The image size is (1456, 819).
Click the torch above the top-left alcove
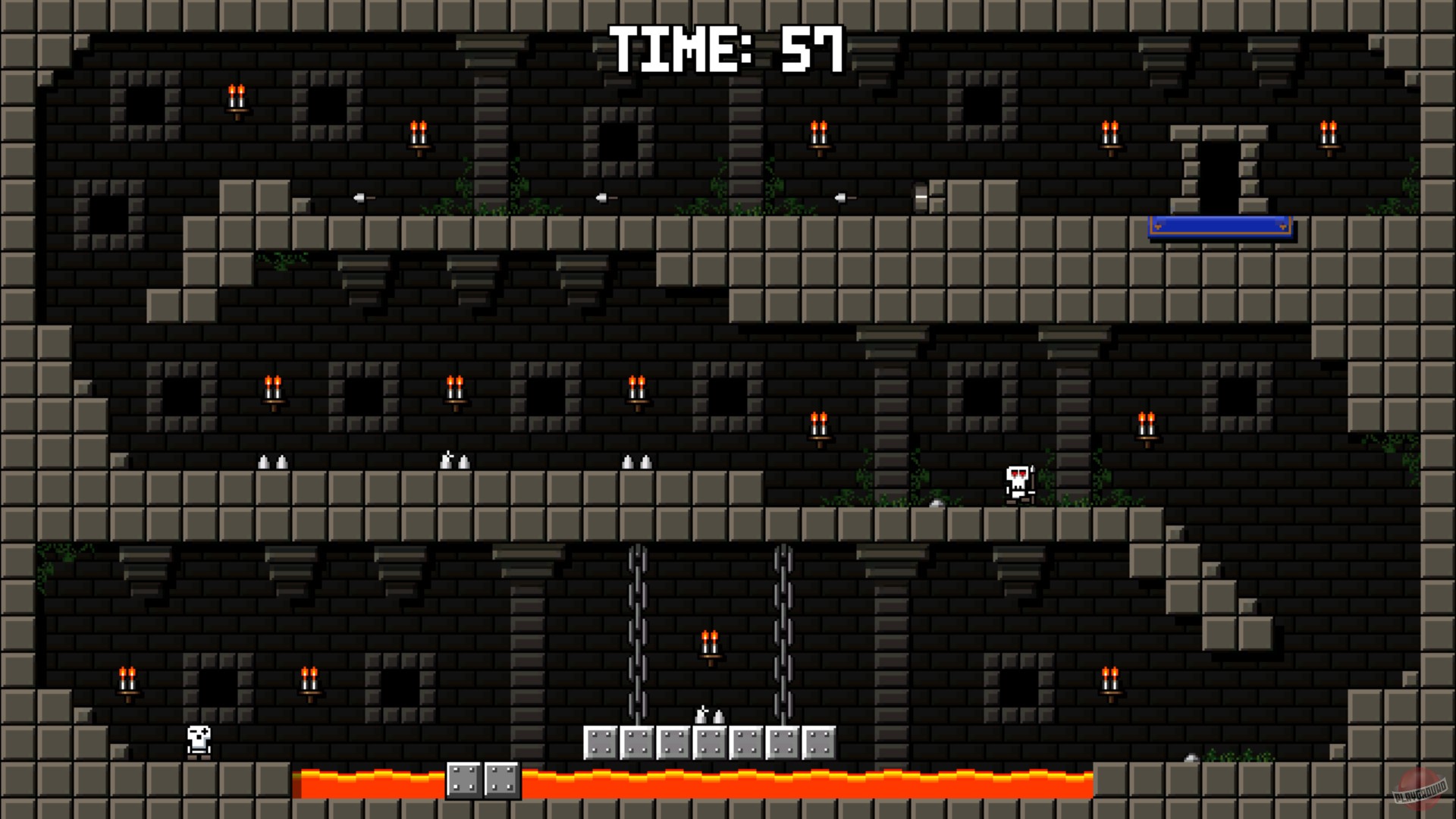(236, 99)
